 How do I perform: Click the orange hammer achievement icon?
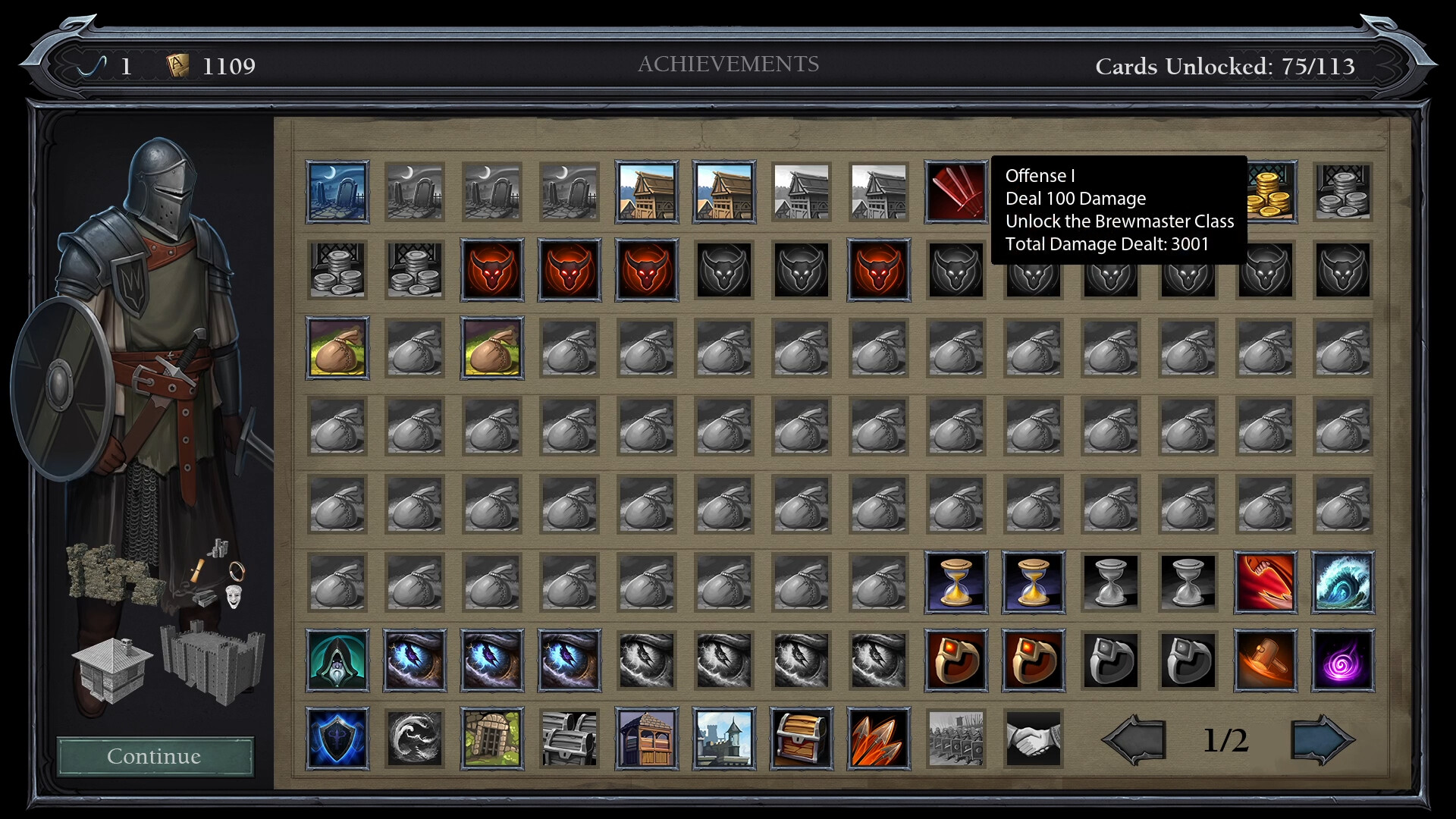1266,660
